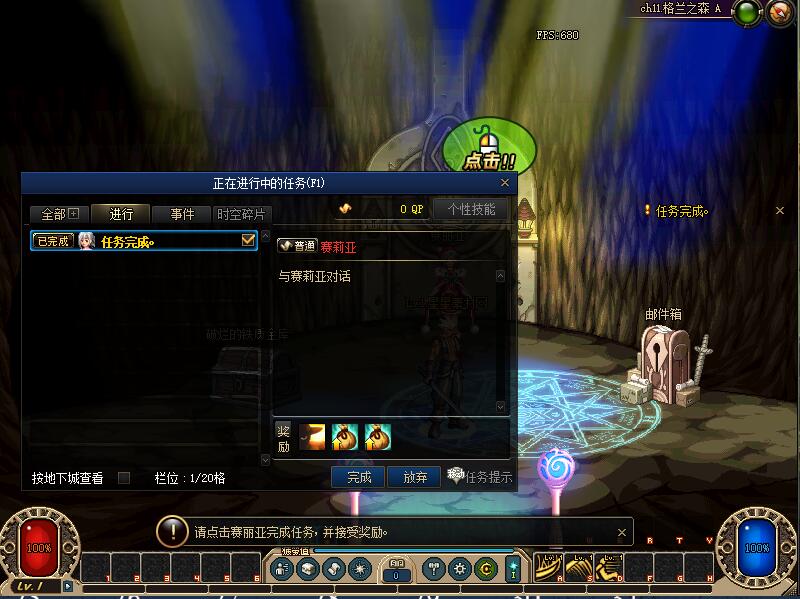The height and width of the screenshot is (599, 800).
Task: Open 任务提示 quest hints
Action: (x=479, y=477)
